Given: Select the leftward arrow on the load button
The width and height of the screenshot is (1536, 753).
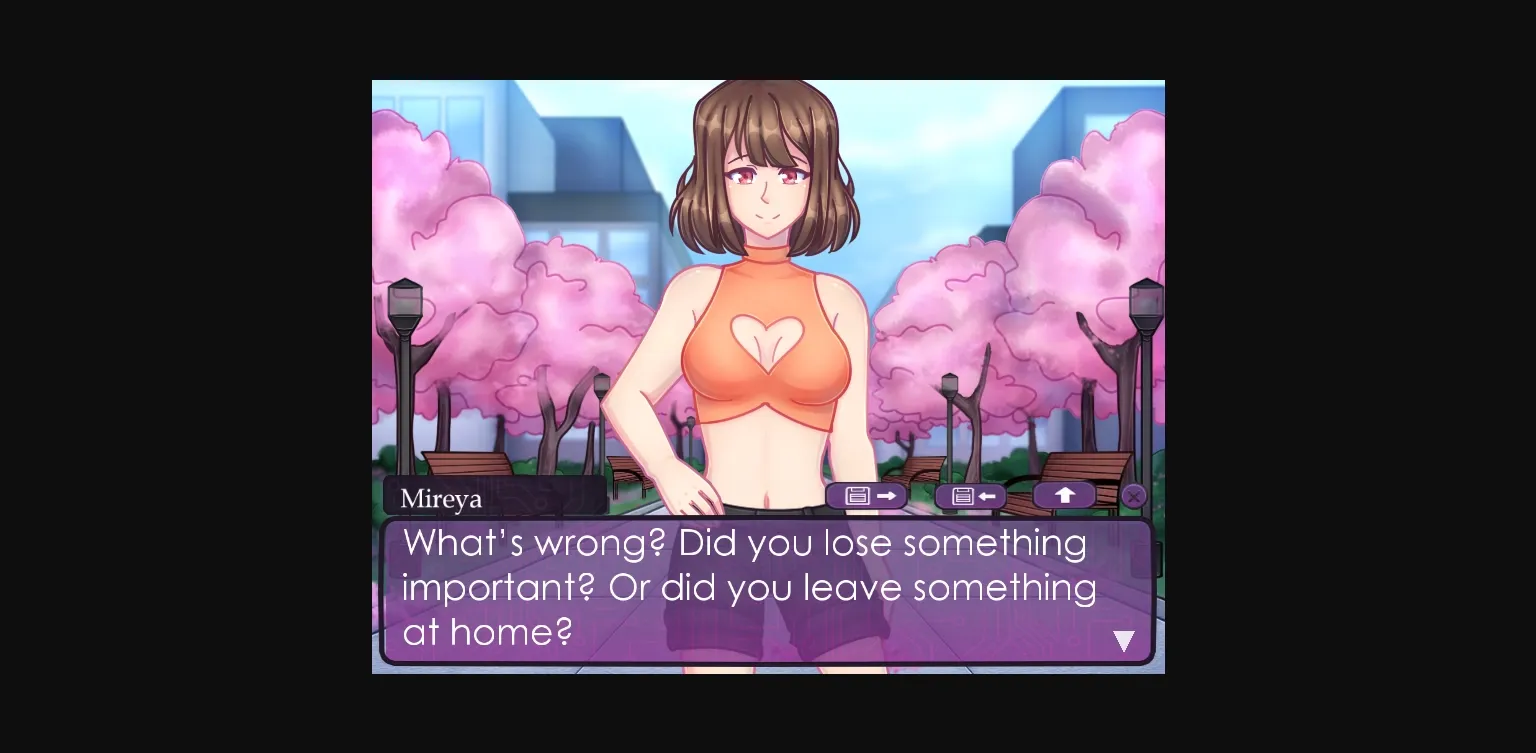Looking at the screenshot, I should coord(988,495).
